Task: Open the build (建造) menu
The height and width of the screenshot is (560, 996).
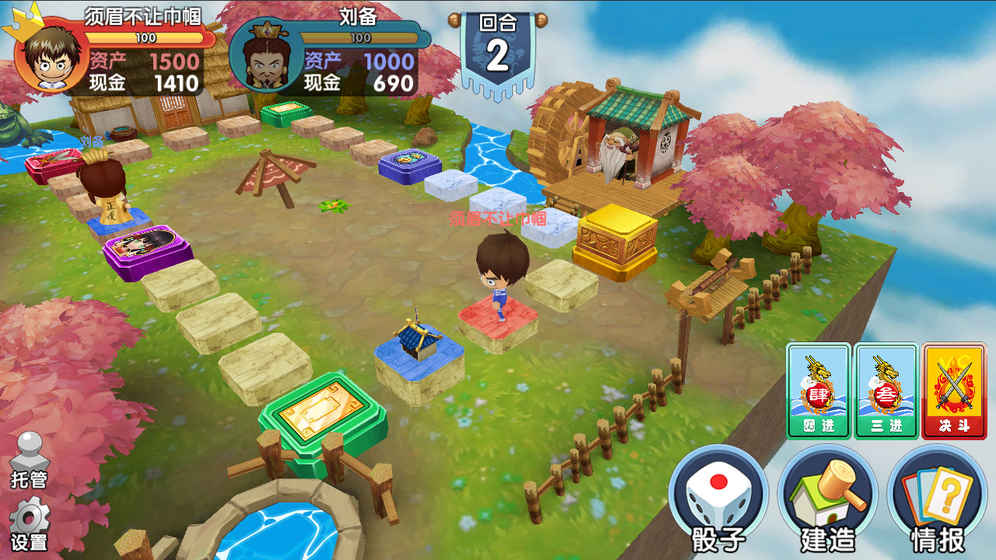Action: (x=827, y=500)
